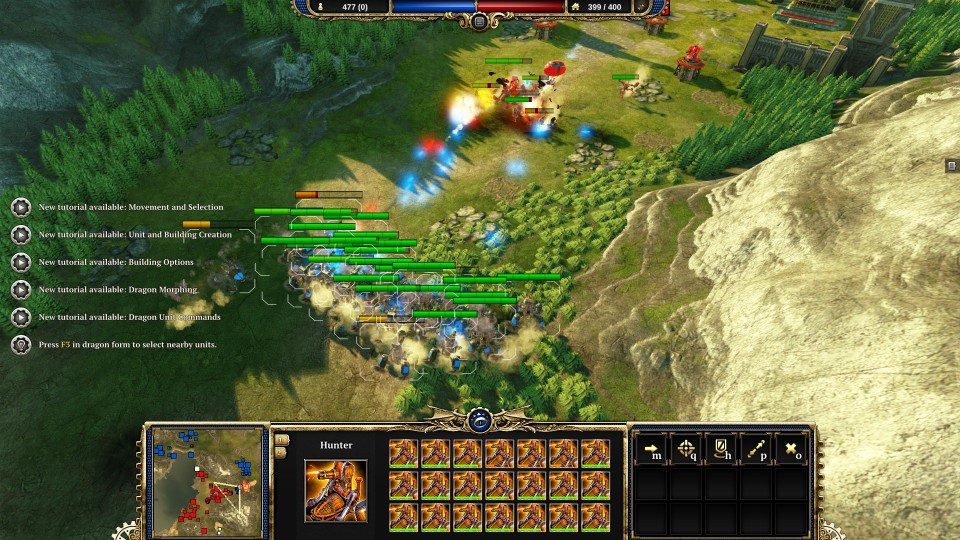Play the Dragon Morphing tutorial
The height and width of the screenshot is (540, 960).
click(20, 290)
